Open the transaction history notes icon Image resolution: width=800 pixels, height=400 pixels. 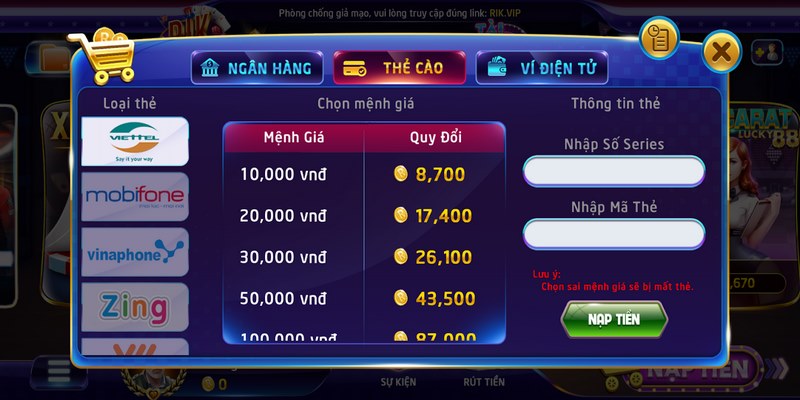coord(660,39)
